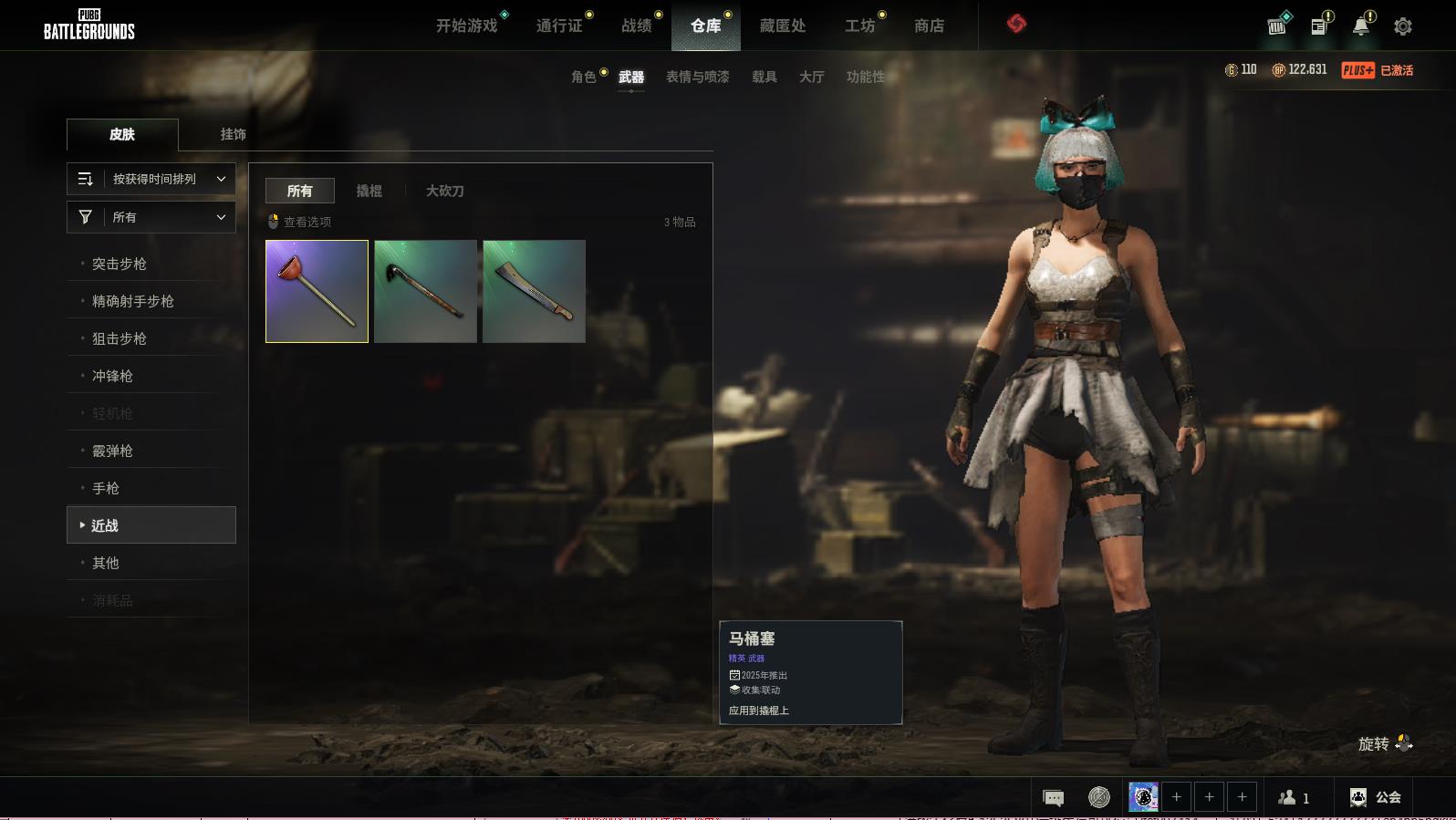Select the 手枪 pistol category
Viewport: 1456px width, 820px height.
106,488
